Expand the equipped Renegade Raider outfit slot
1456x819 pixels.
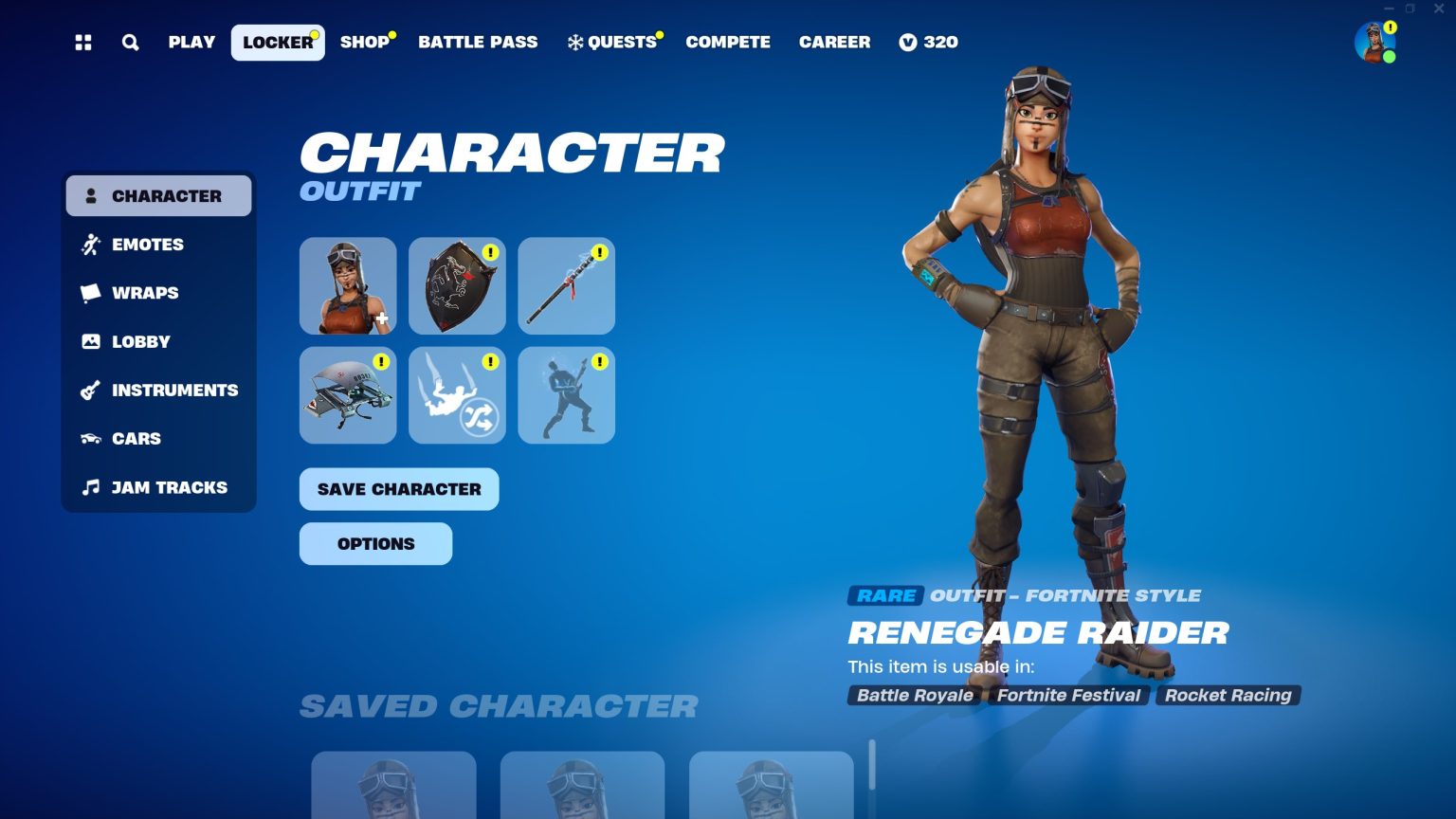[x=348, y=285]
